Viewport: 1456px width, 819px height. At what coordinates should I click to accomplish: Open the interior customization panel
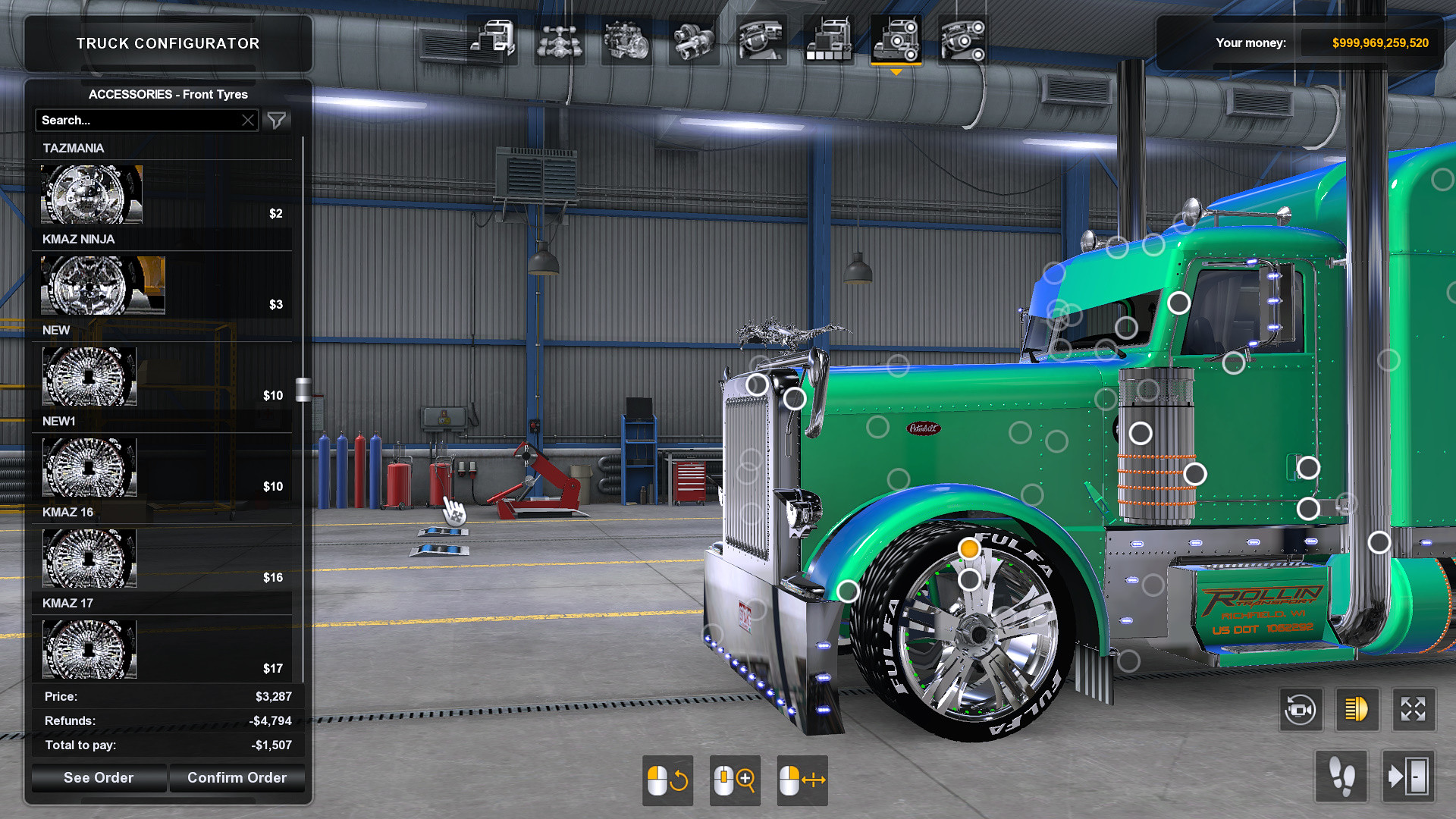click(761, 38)
